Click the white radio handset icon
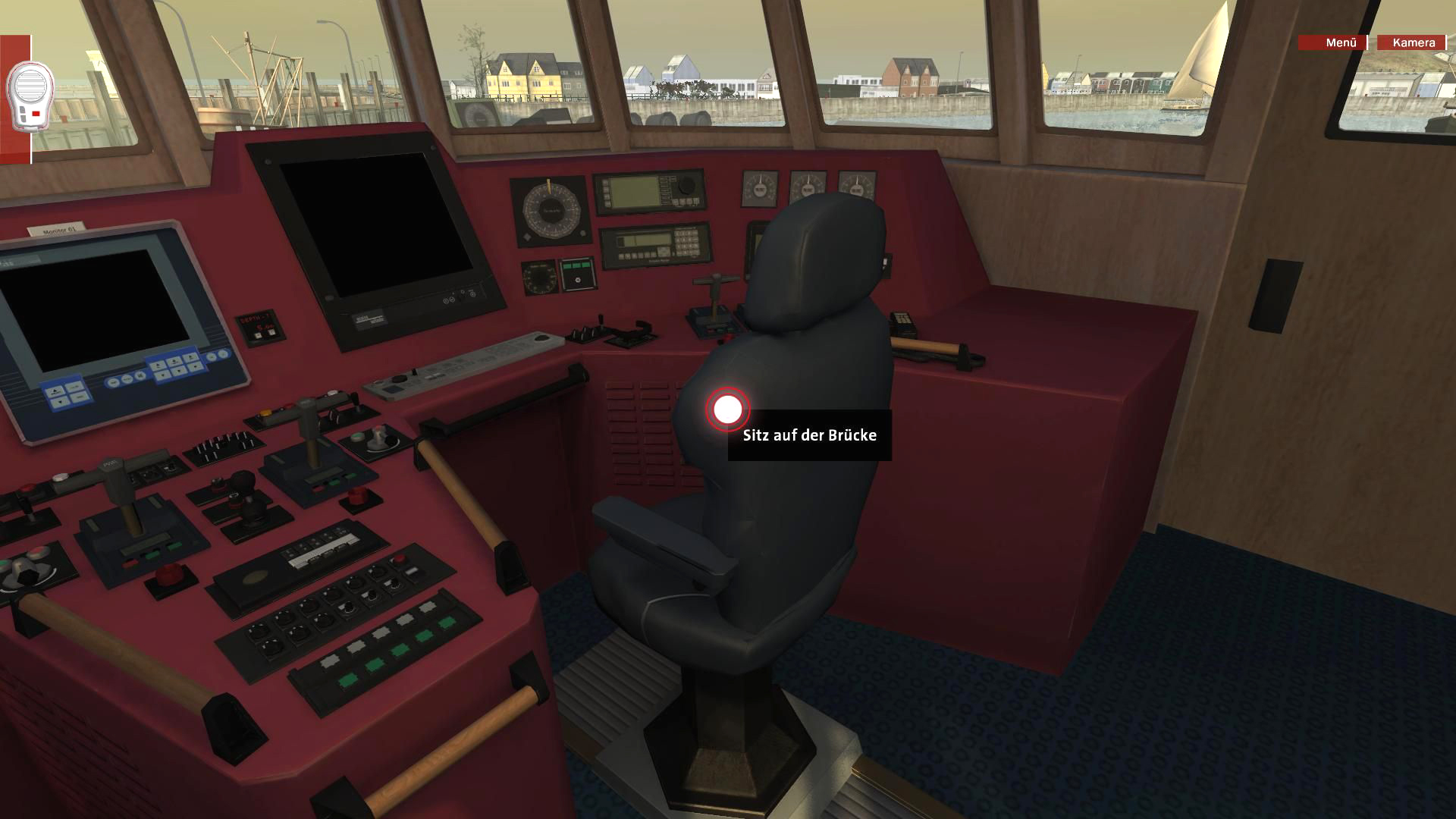Viewport: 1456px width, 819px height. tap(30, 94)
